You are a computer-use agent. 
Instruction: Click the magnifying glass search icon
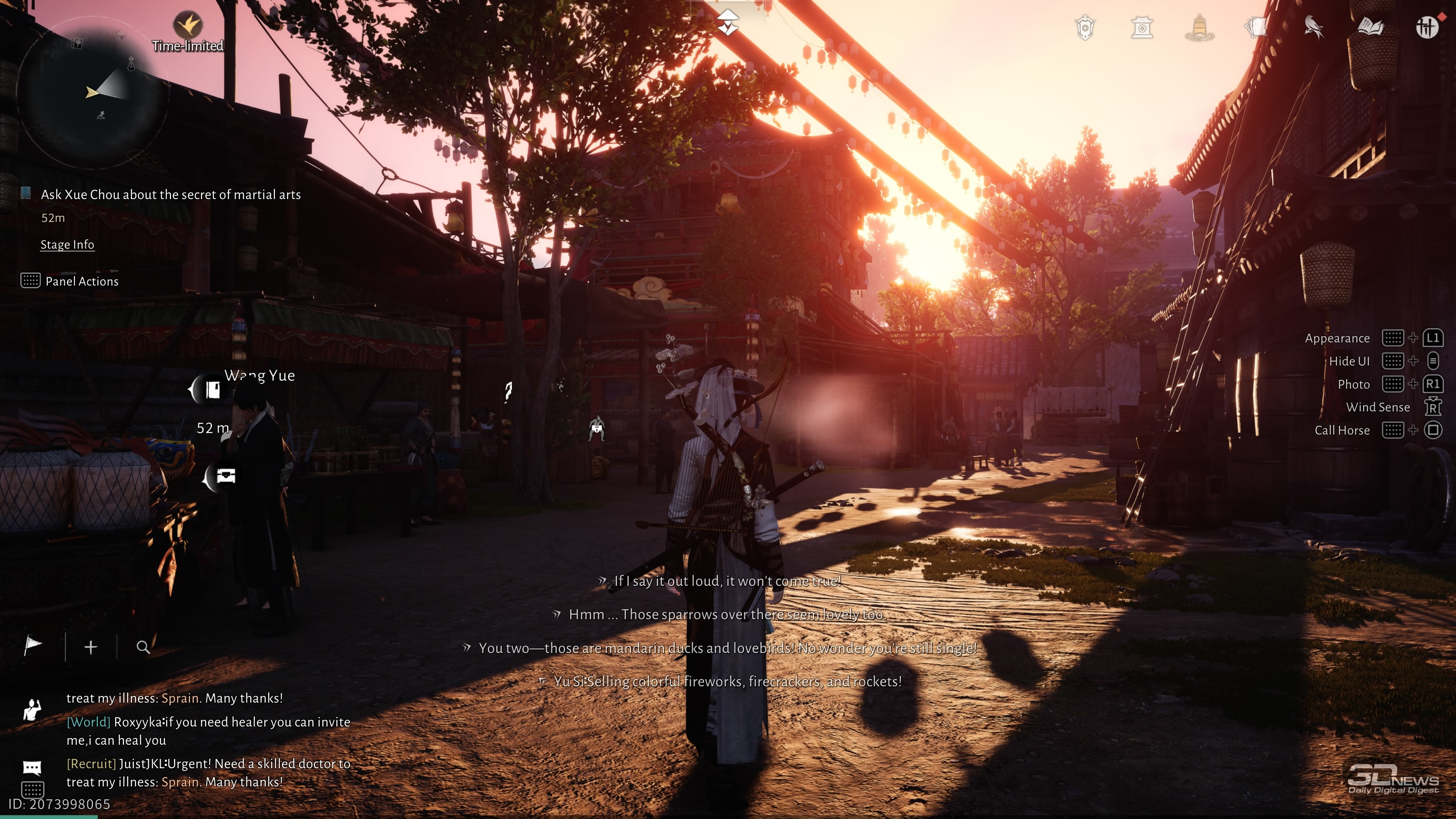tap(143, 647)
